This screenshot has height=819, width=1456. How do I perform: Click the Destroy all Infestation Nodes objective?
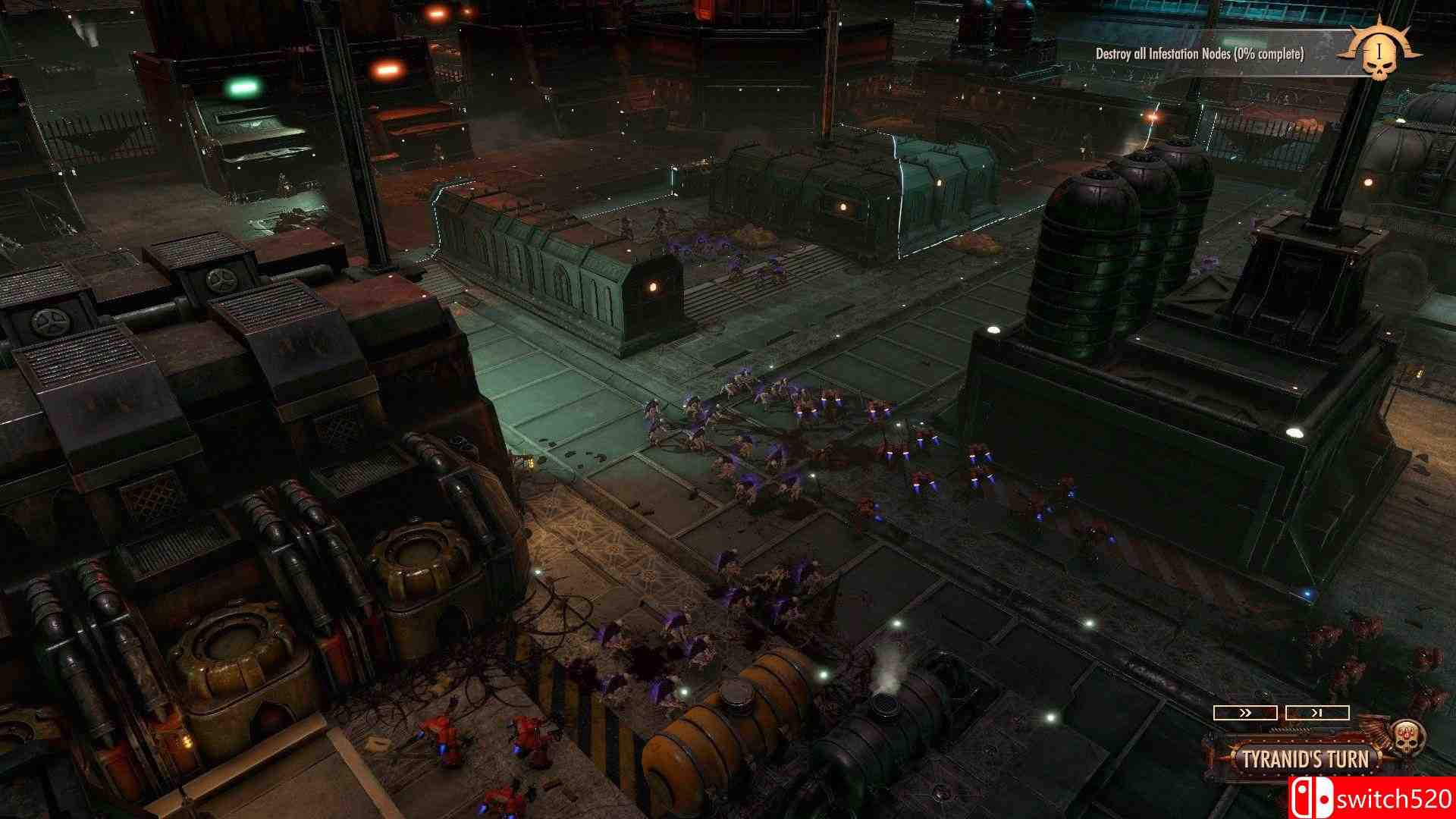(x=1200, y=54)
